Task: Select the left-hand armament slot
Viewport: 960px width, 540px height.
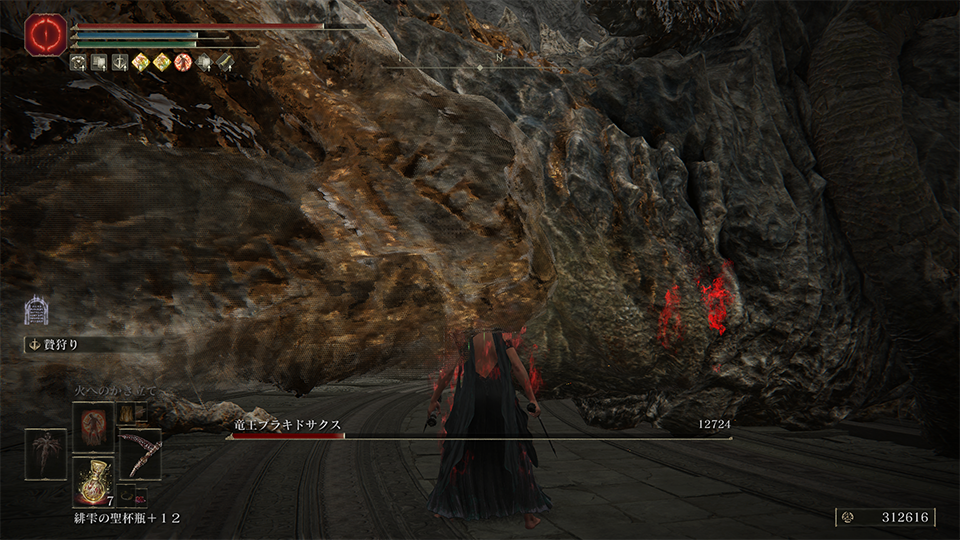Action: coord(46,454)
